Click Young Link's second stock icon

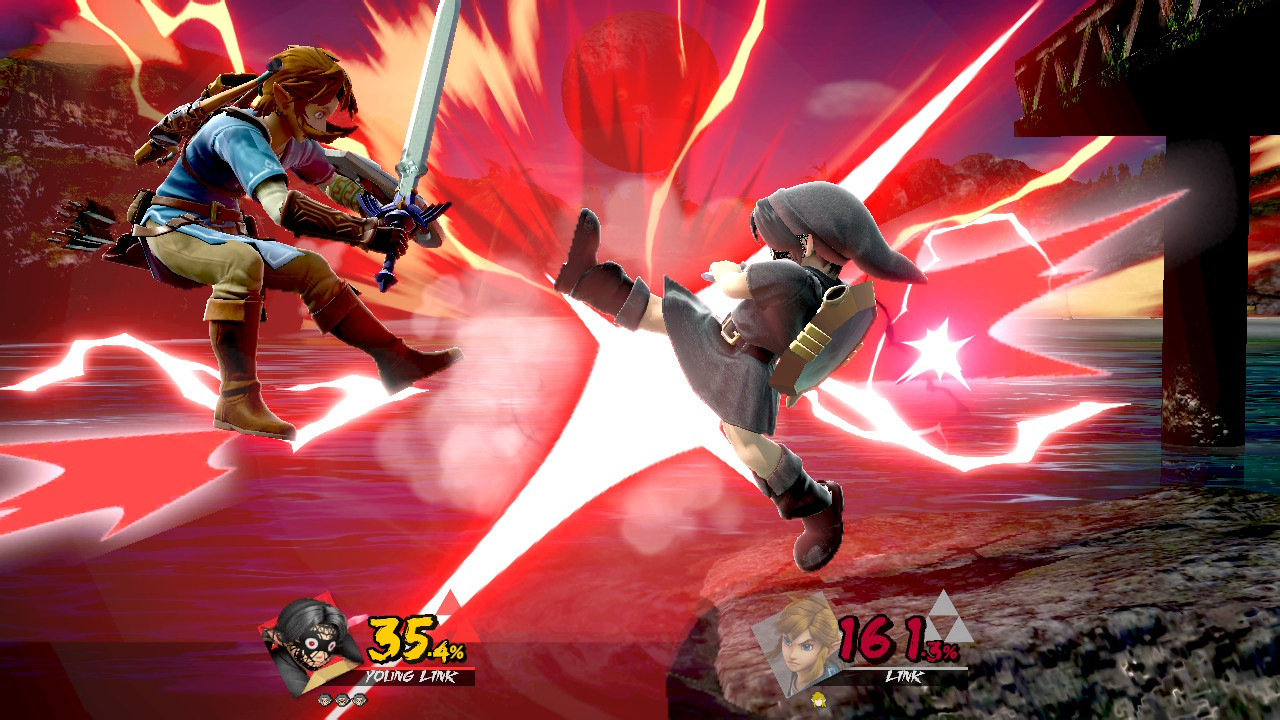pos(341,700)
